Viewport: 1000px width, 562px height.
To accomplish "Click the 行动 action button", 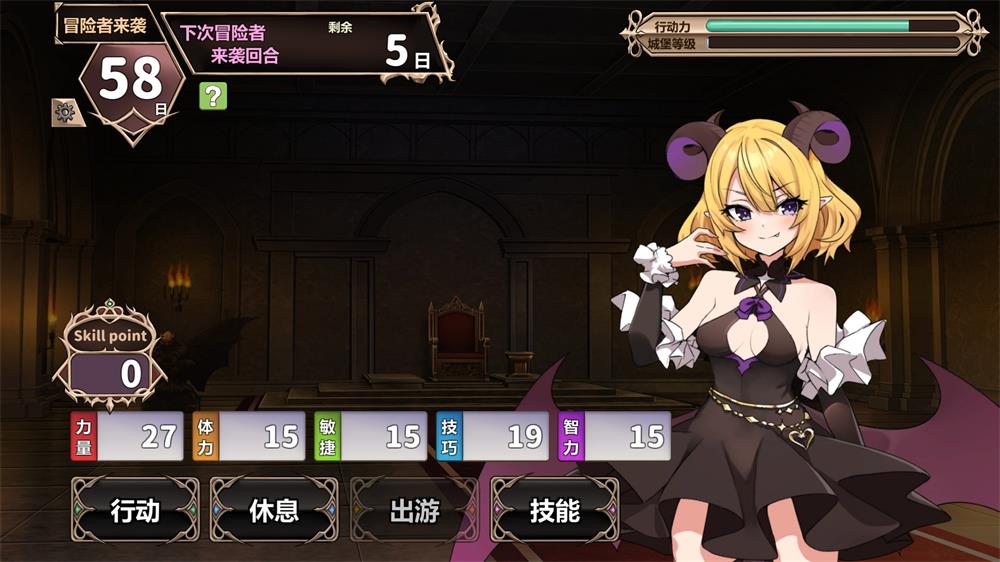I will (135, 511).
